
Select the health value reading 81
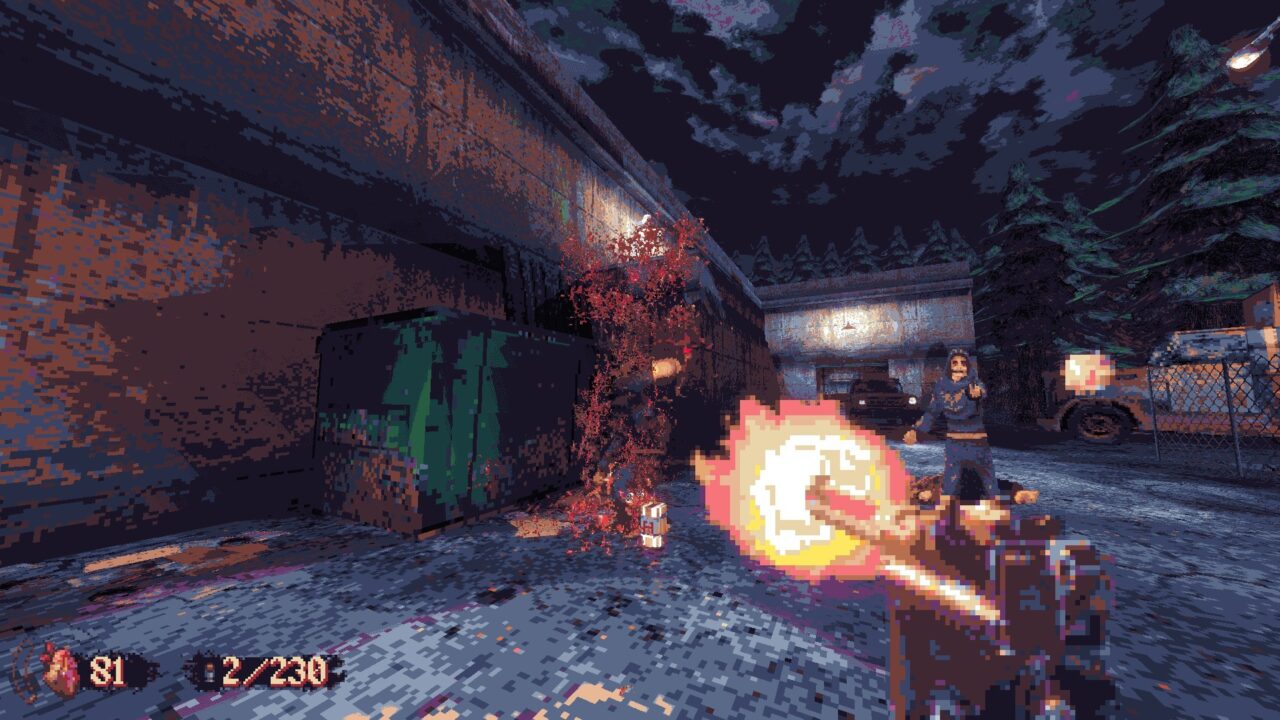coord(105,670)
